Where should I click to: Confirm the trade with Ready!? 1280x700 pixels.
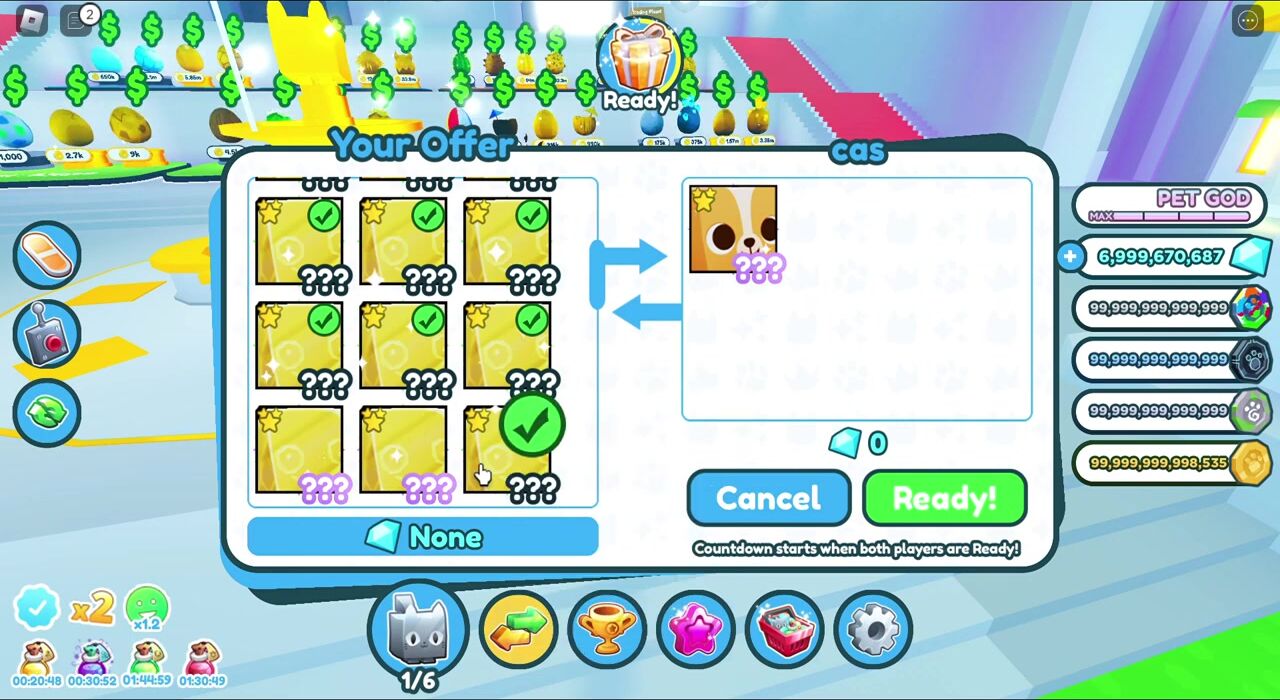point(944,498)
